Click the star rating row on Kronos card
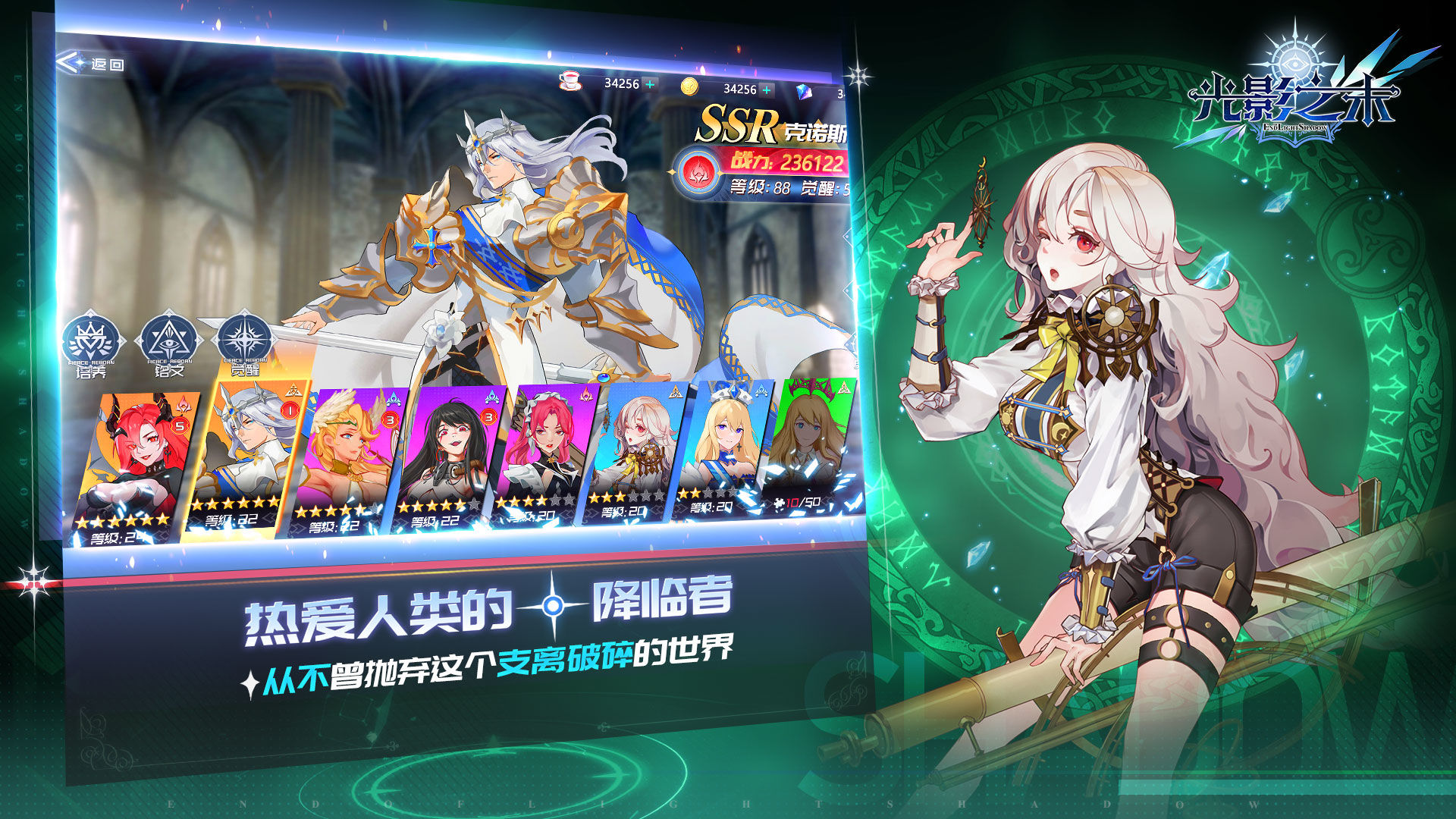The width and height of the screenshot is (1456, 819). pyautogui.click(x=235, y=504)
